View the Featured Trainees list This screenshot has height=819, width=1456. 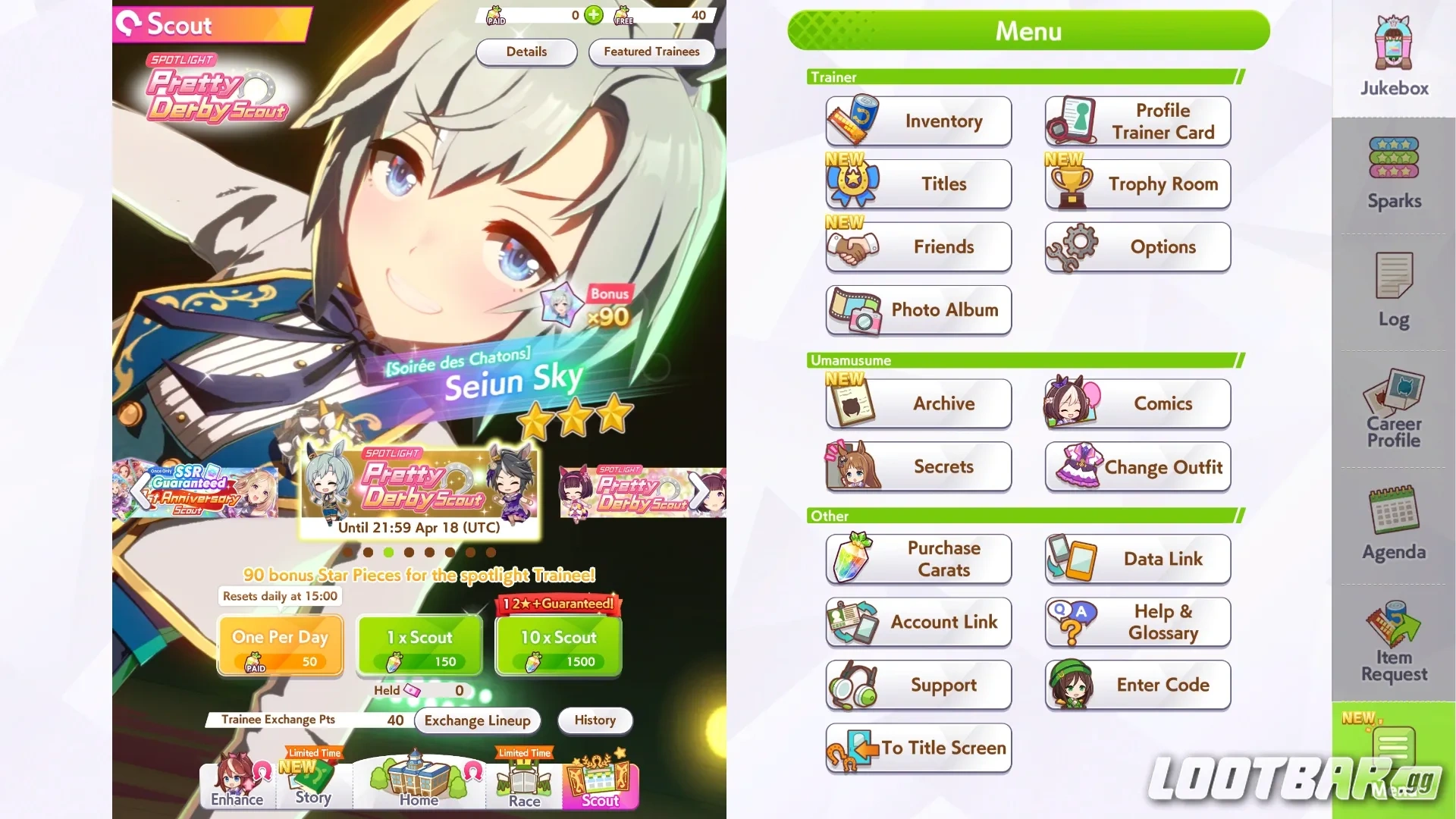(x=651, y=52)
